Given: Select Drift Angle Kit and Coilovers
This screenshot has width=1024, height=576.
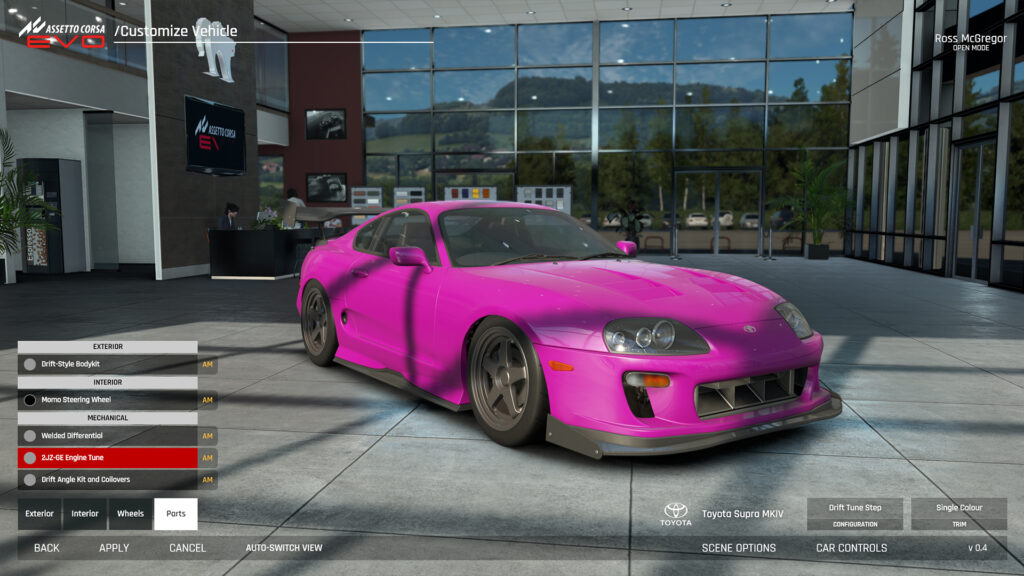Looking at the screenshot, I should 108,479.
